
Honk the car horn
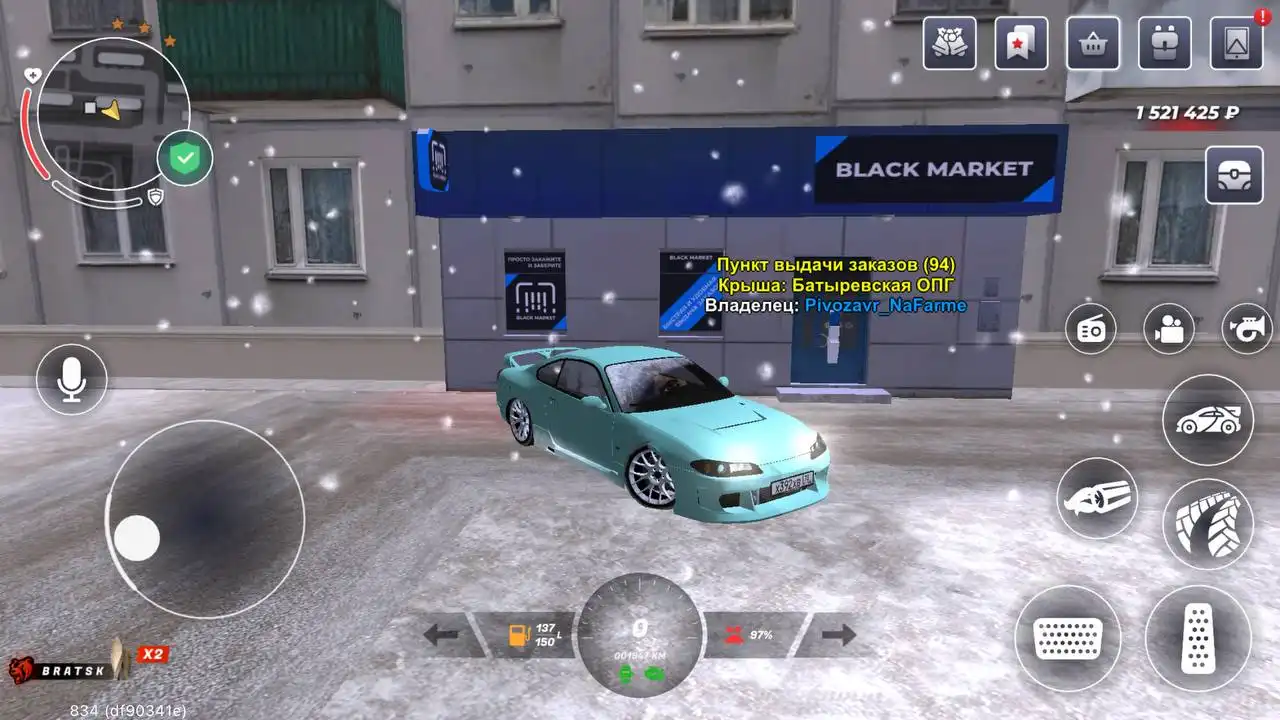(1248, 328)
